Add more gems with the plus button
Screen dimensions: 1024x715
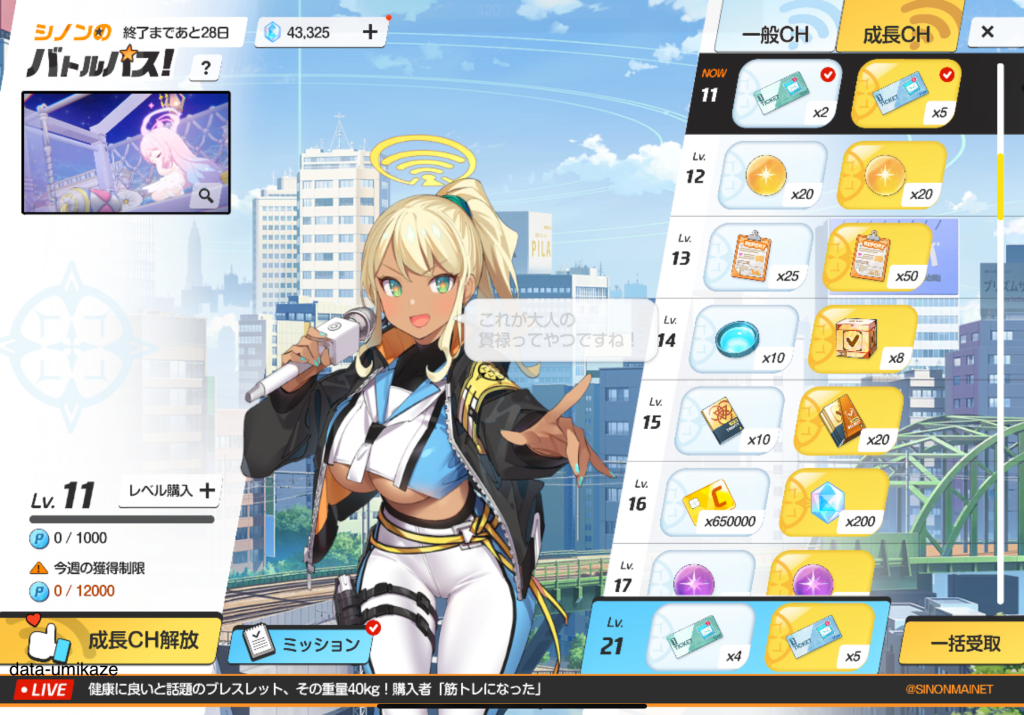369,32
